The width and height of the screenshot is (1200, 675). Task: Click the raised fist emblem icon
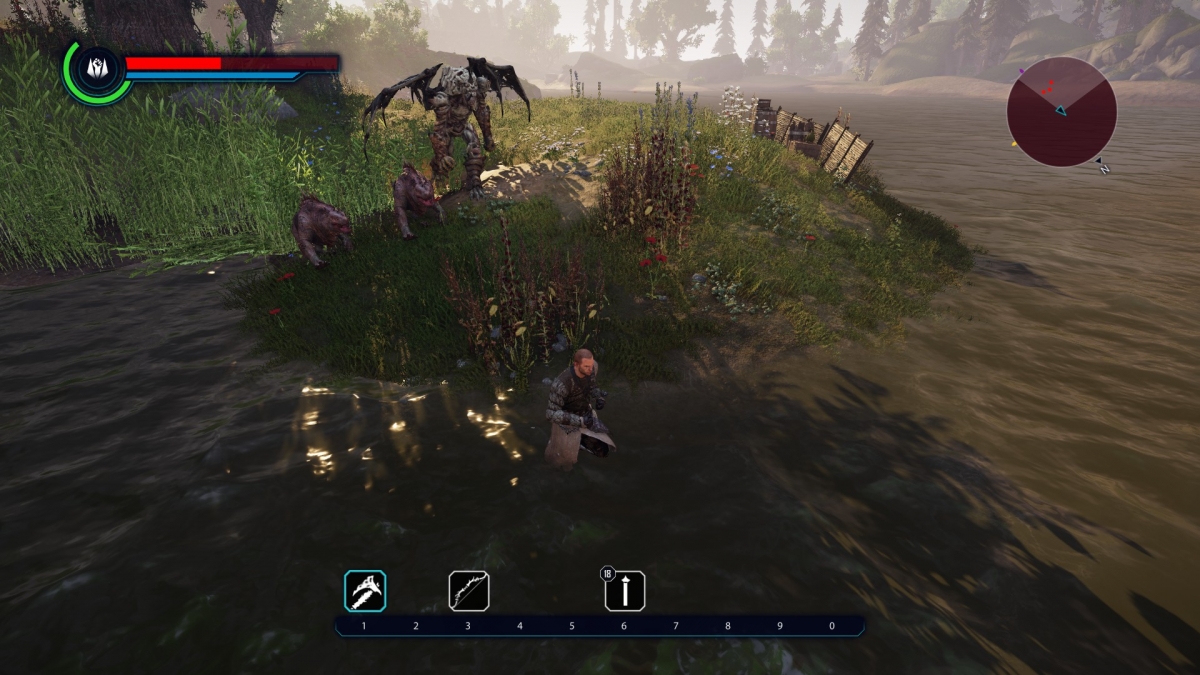(x=97, y=69)
